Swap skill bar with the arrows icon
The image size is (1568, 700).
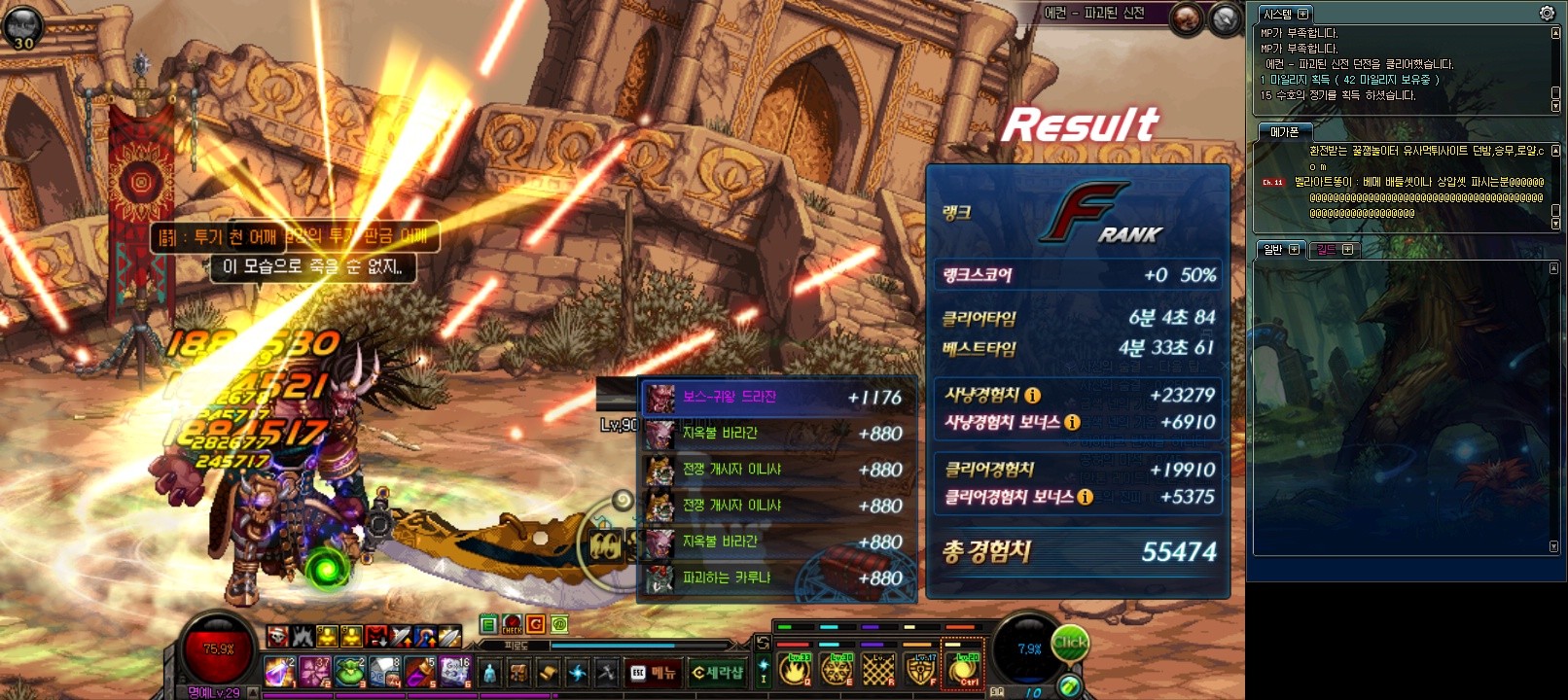(763, 644)
